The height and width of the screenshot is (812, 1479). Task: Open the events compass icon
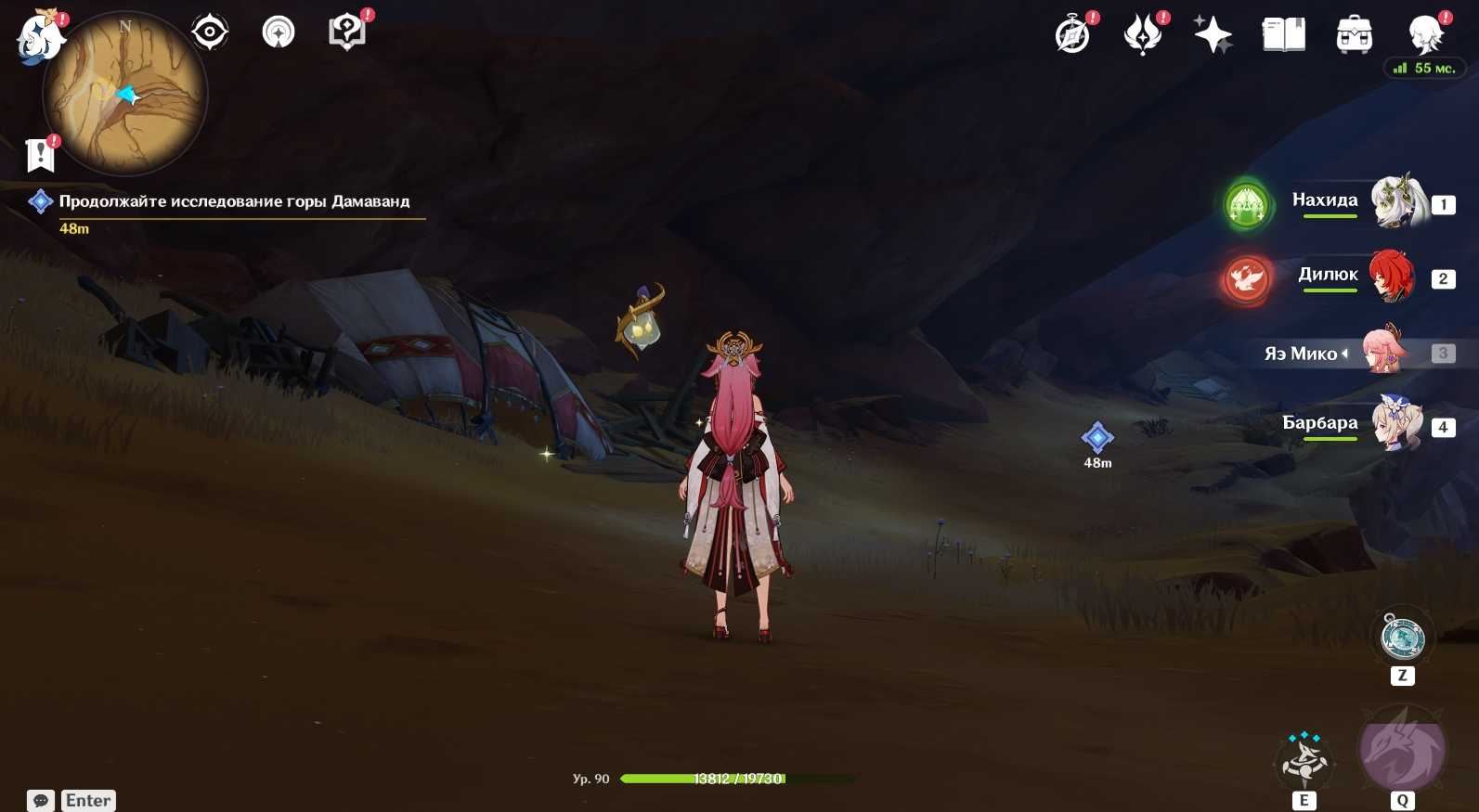click(1073, 35)
